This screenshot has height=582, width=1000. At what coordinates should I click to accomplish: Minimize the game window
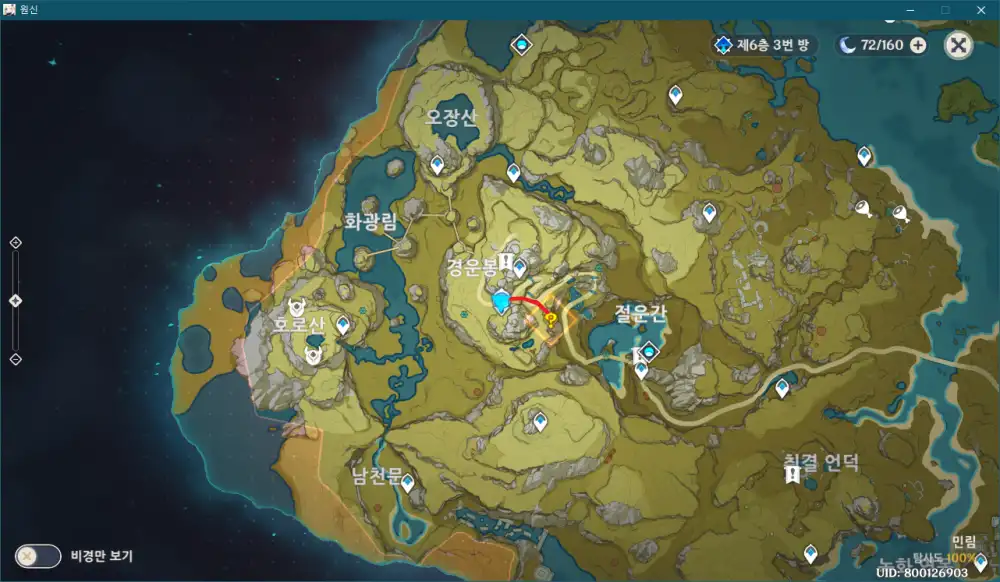(911, 8)
